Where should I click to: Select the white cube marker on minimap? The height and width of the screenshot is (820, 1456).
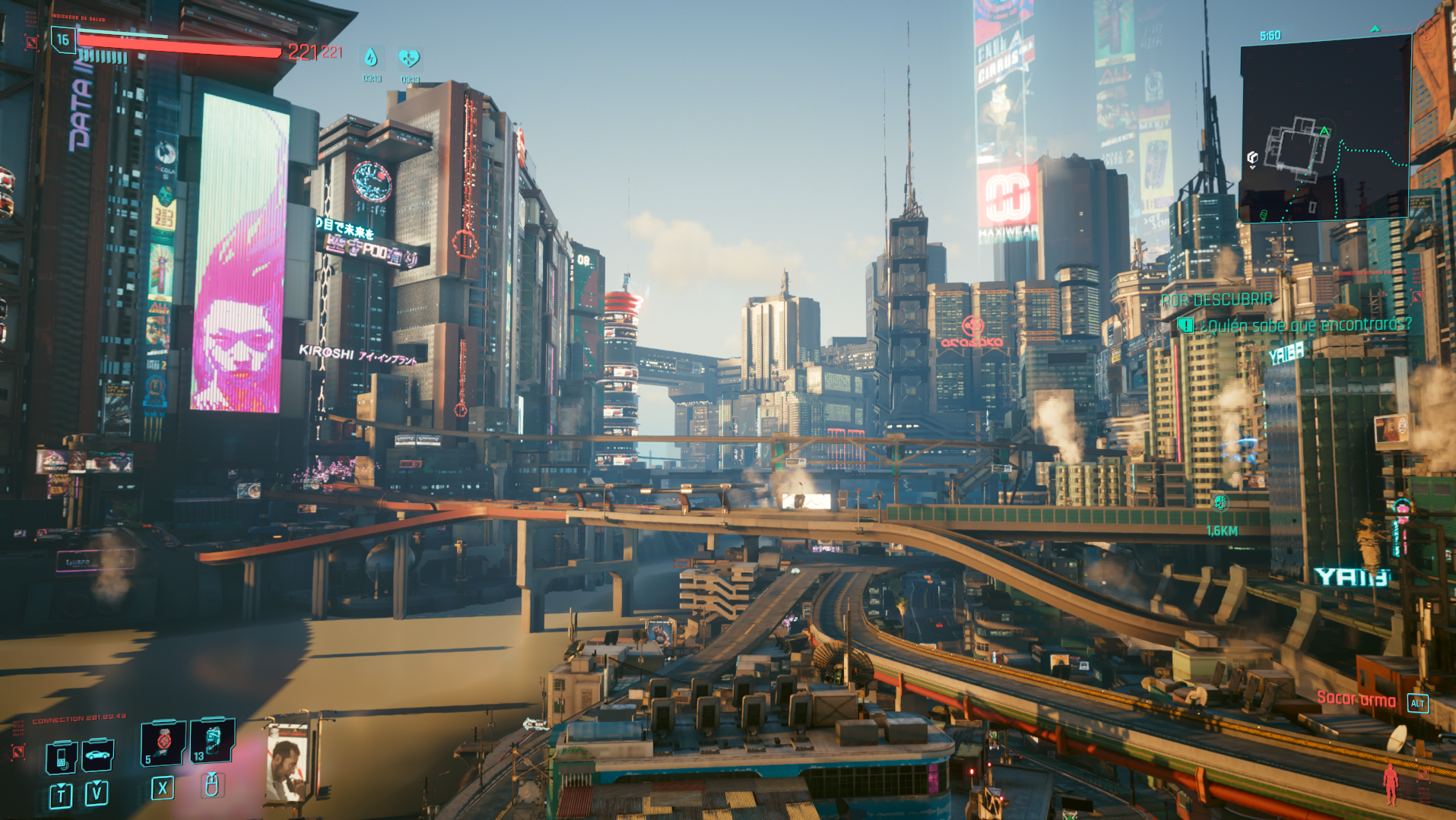1252,157
